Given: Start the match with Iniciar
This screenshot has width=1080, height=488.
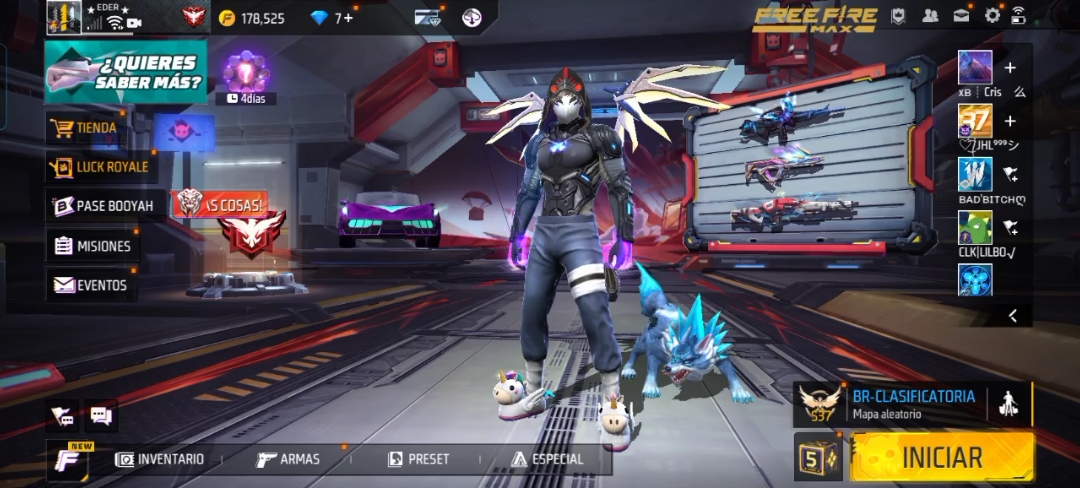Looking at the screenshot, I should pos(942,457).
